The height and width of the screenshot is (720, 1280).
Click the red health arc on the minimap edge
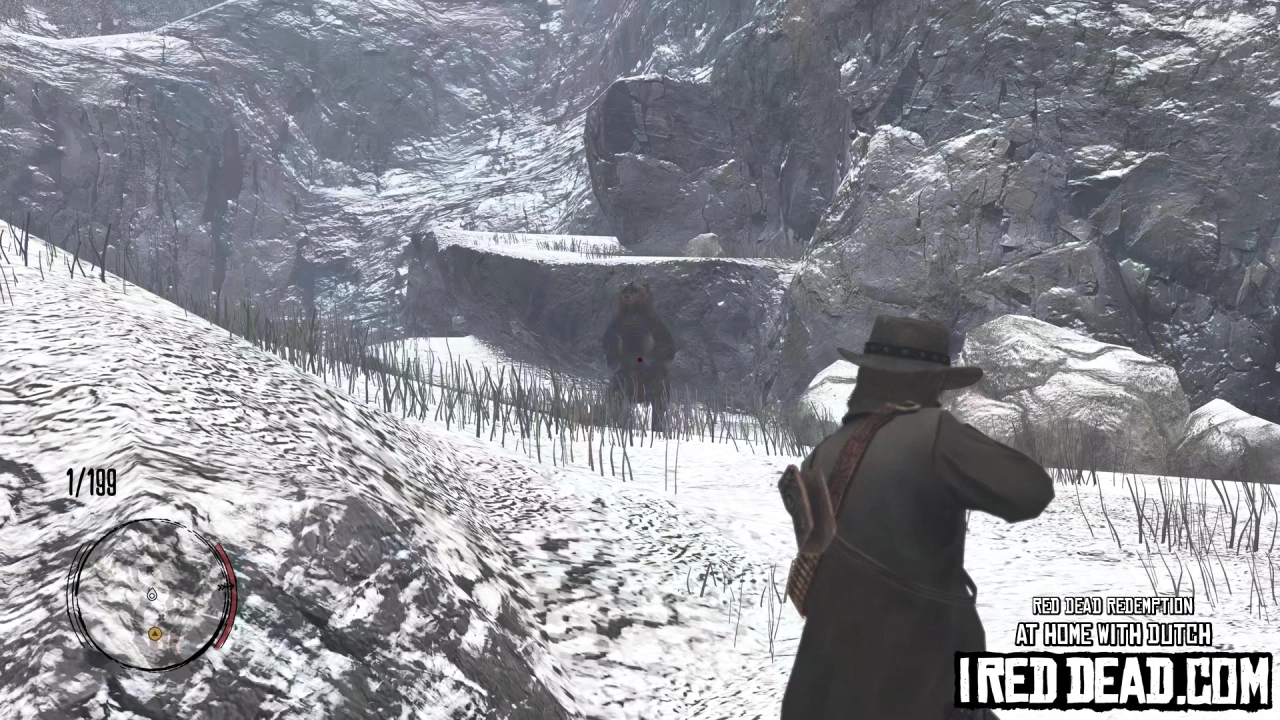(230, 605)
